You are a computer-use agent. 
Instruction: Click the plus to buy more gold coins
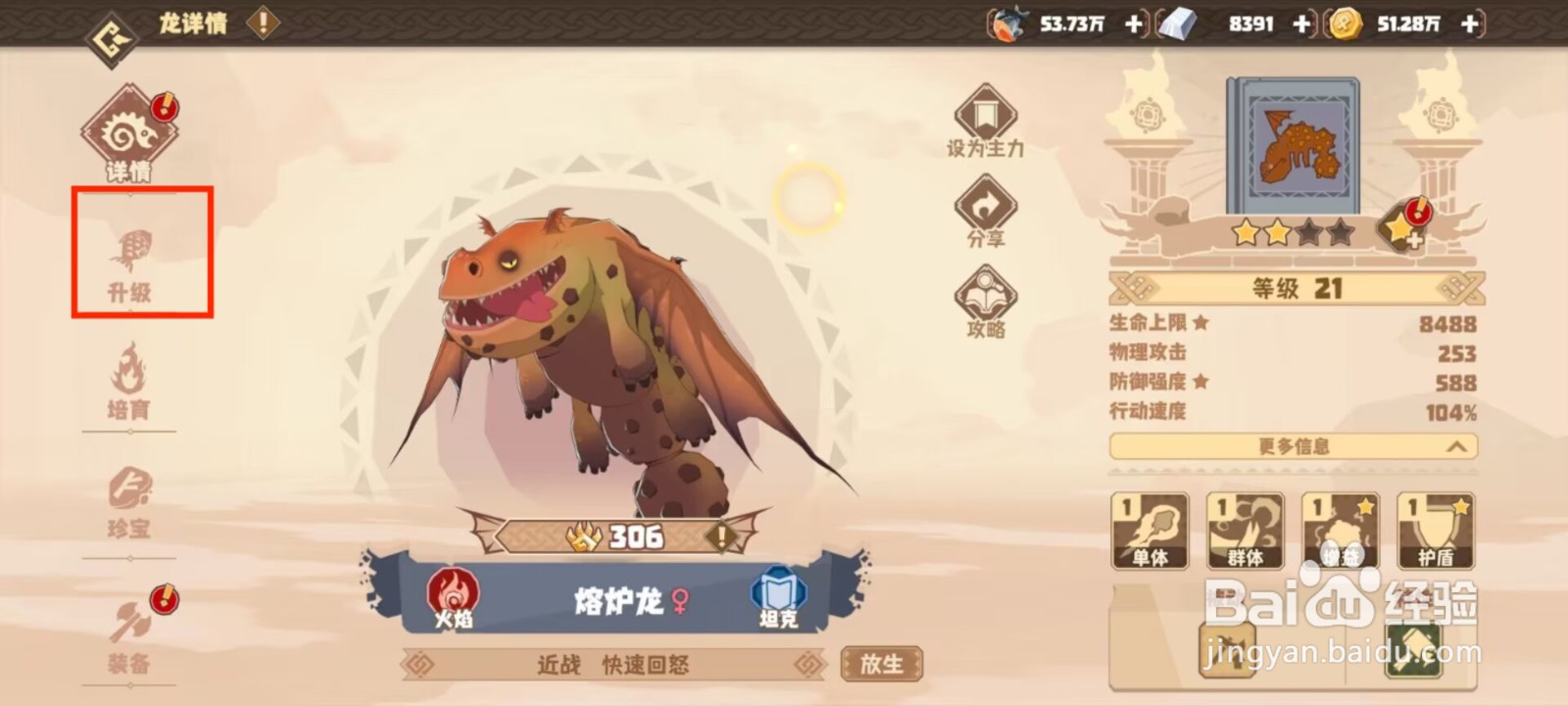(x=1467, y=24)
